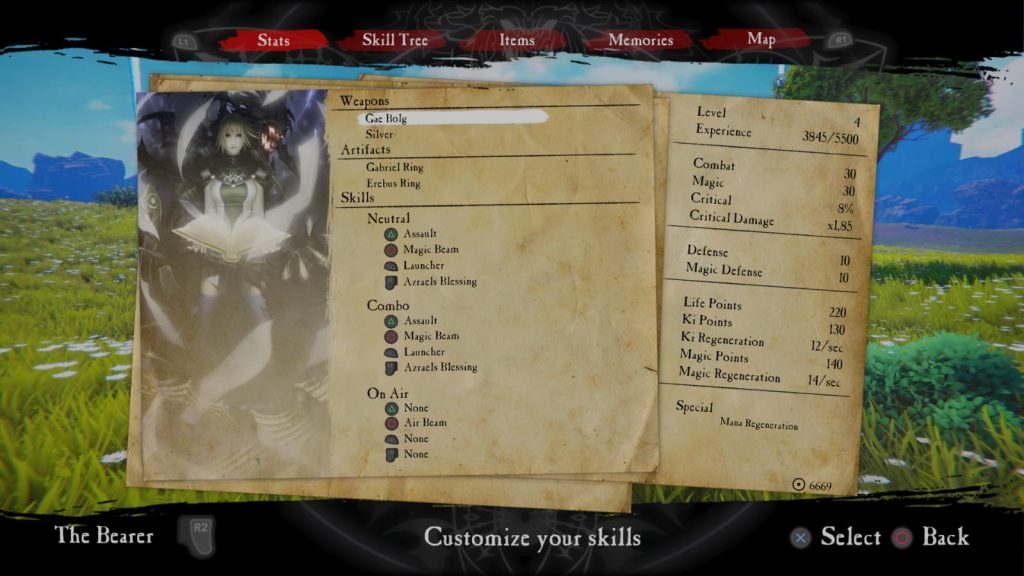Open the Map tab
This screenshot has width=1024, height=576.
click(x=761, y=40)
